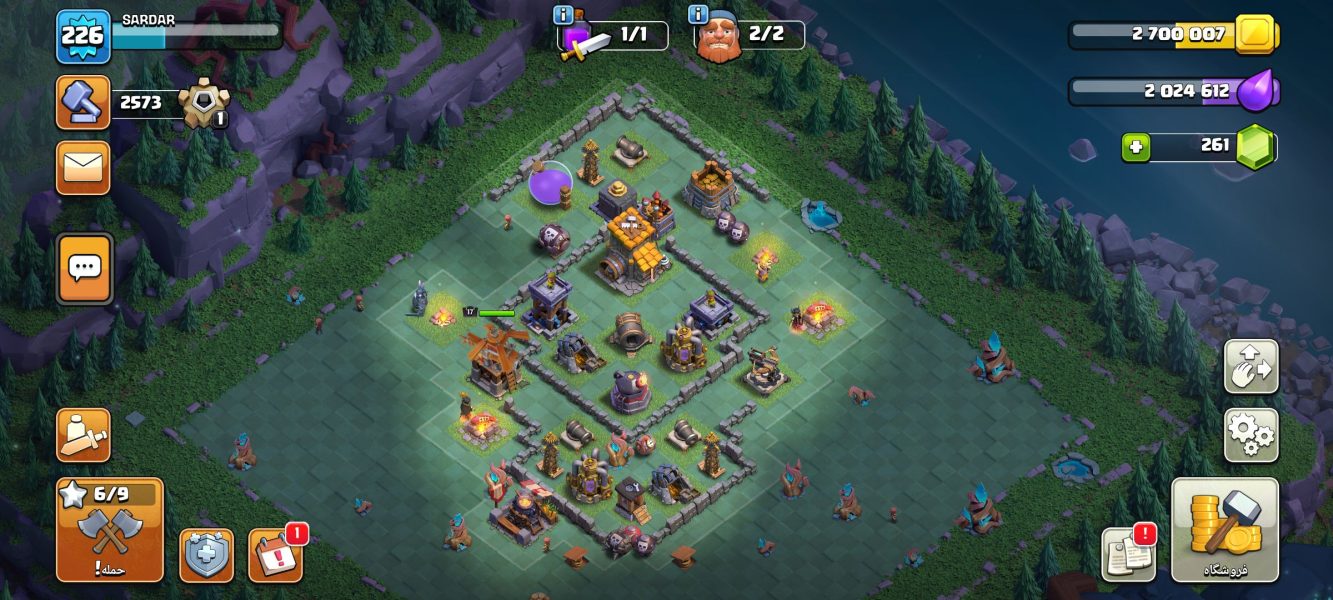Open the envelope mailbox
Image resolution: width=1333 pixels, height=600 pixels.
tap(83, 167)
